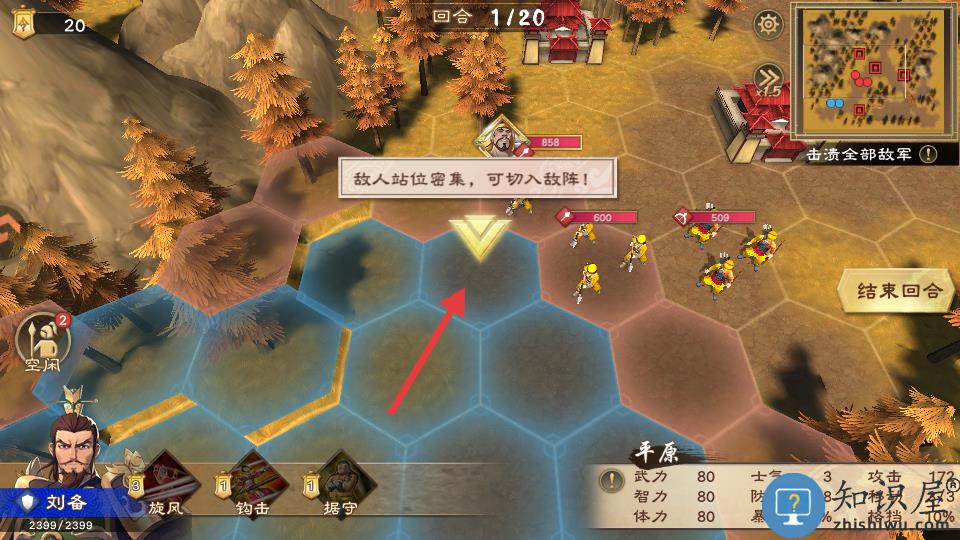Open the battlefield minimap
The width and height of the screenshot is (960, 540).
coord(872,70)
